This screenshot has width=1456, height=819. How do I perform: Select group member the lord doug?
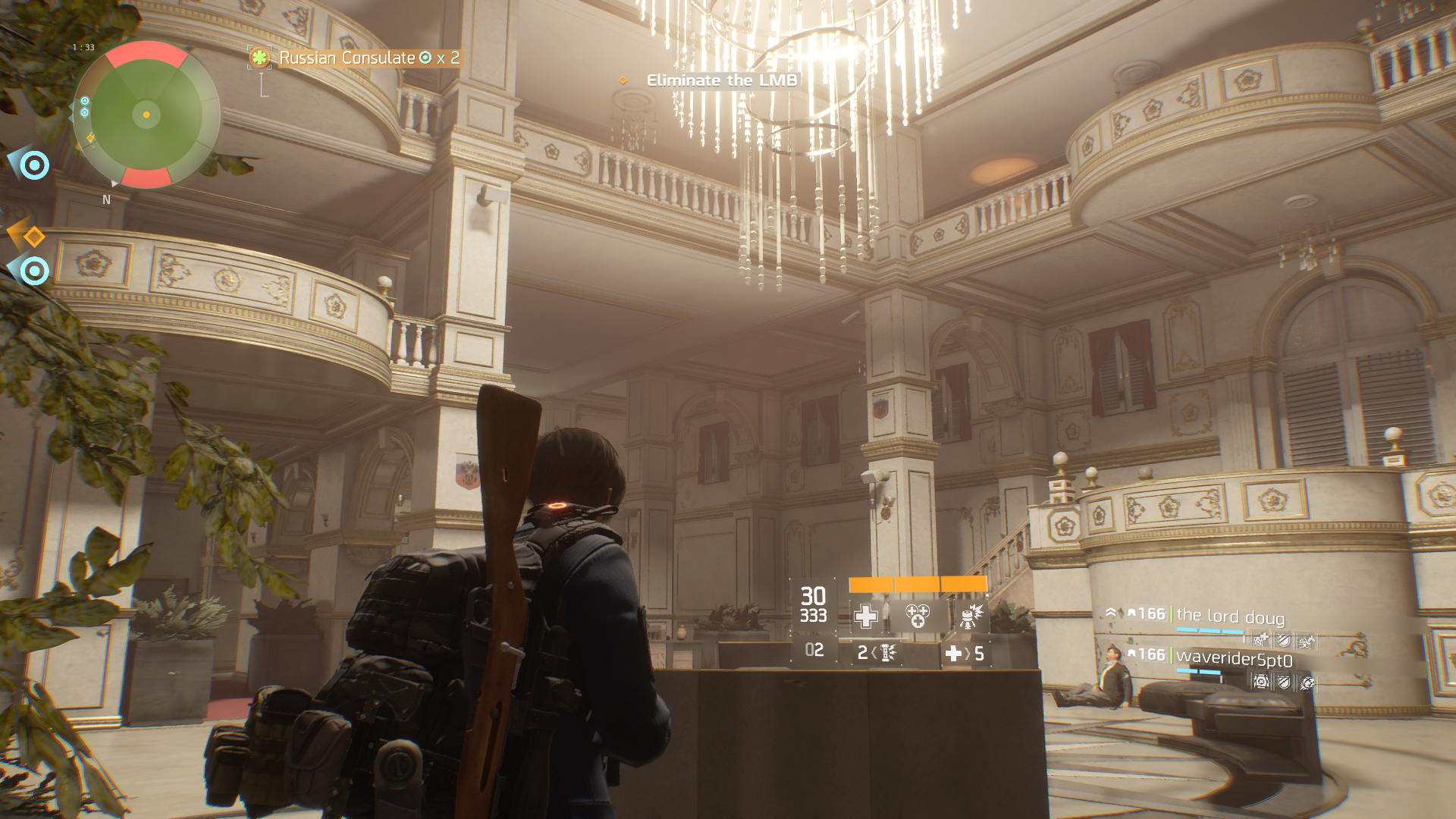pos(1230,616)
